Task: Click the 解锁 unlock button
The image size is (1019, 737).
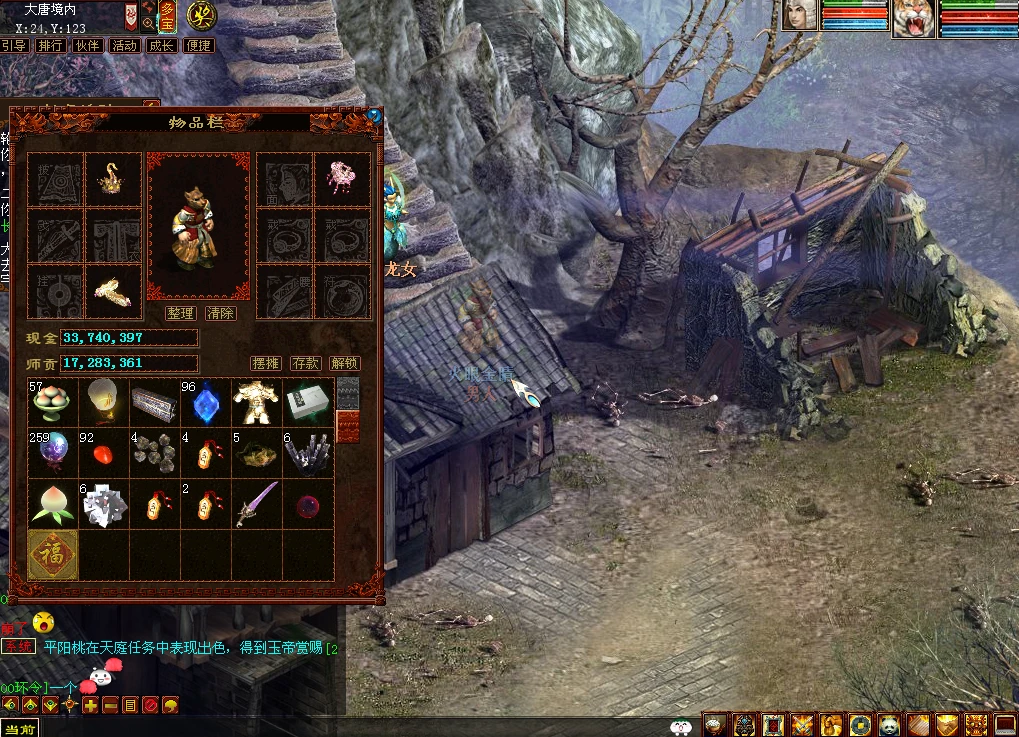Action: tap(344, 363)
